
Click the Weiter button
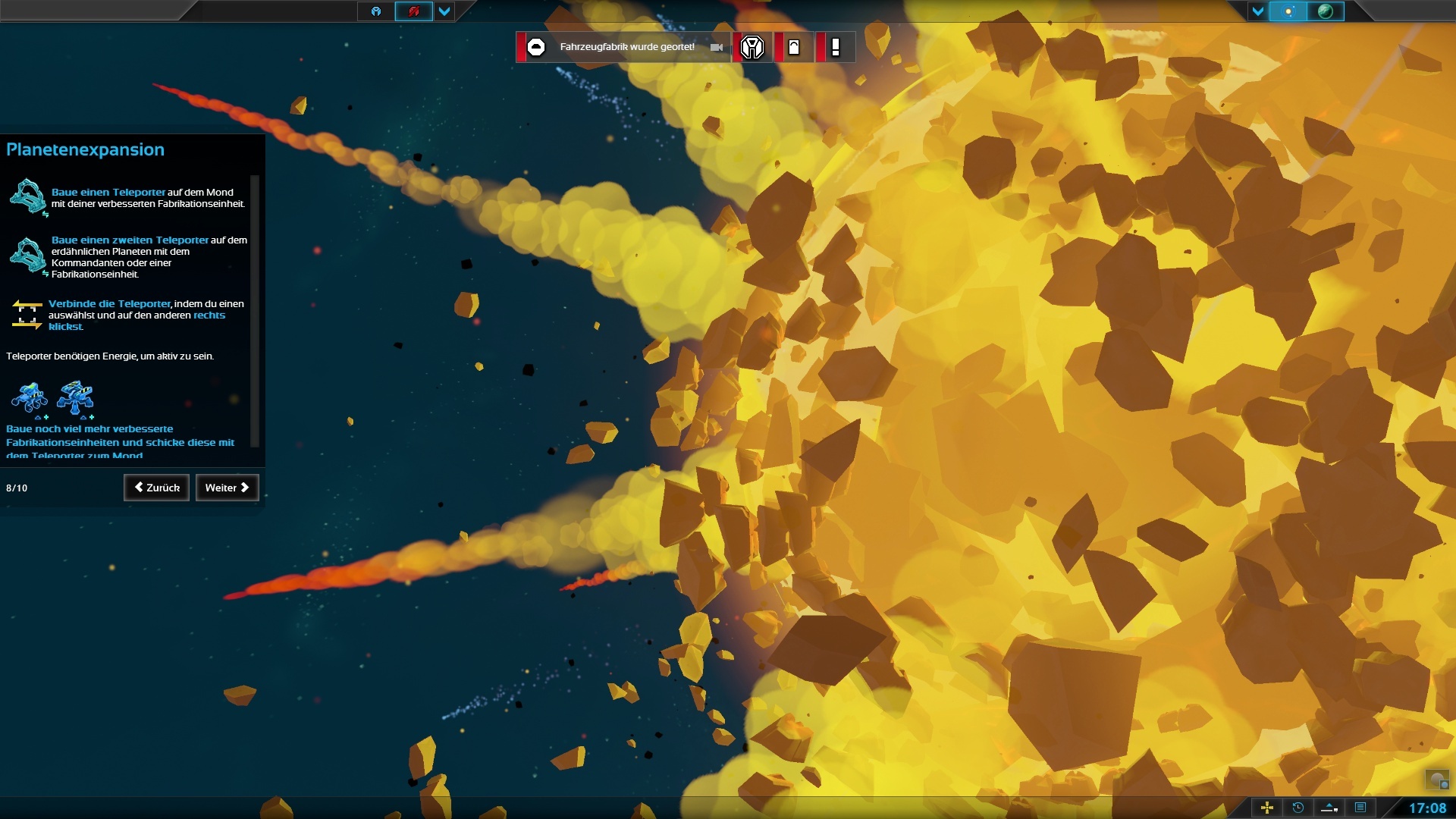coord(227,488)
